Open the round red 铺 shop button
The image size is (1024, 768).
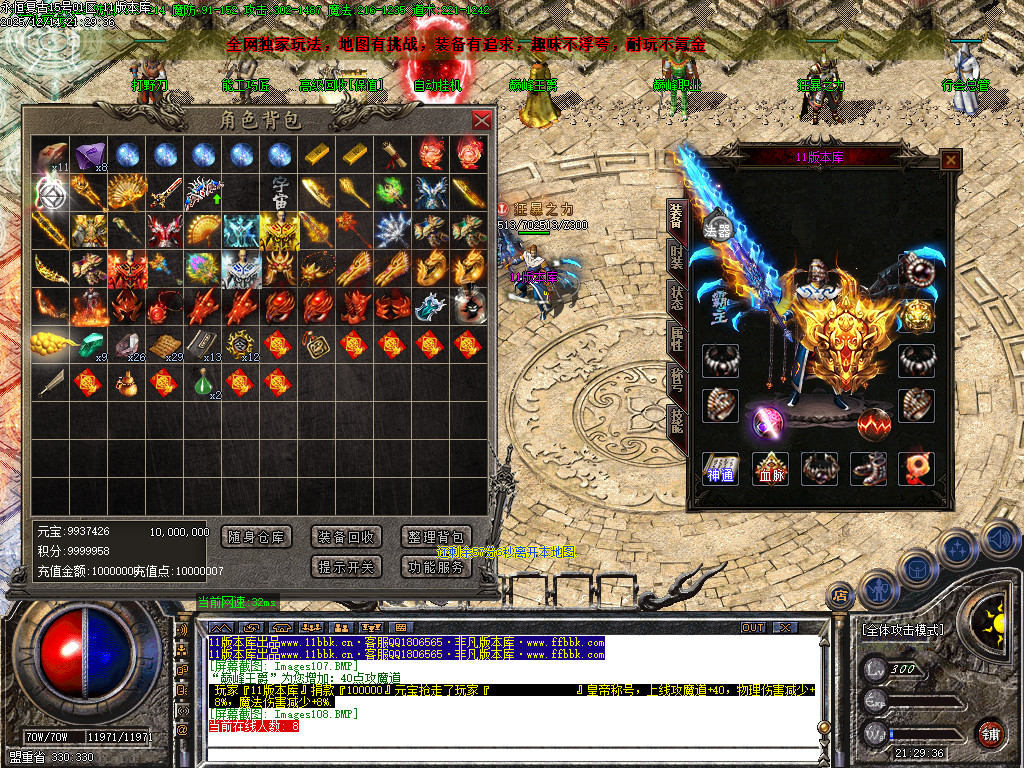(x=989, y=733)
